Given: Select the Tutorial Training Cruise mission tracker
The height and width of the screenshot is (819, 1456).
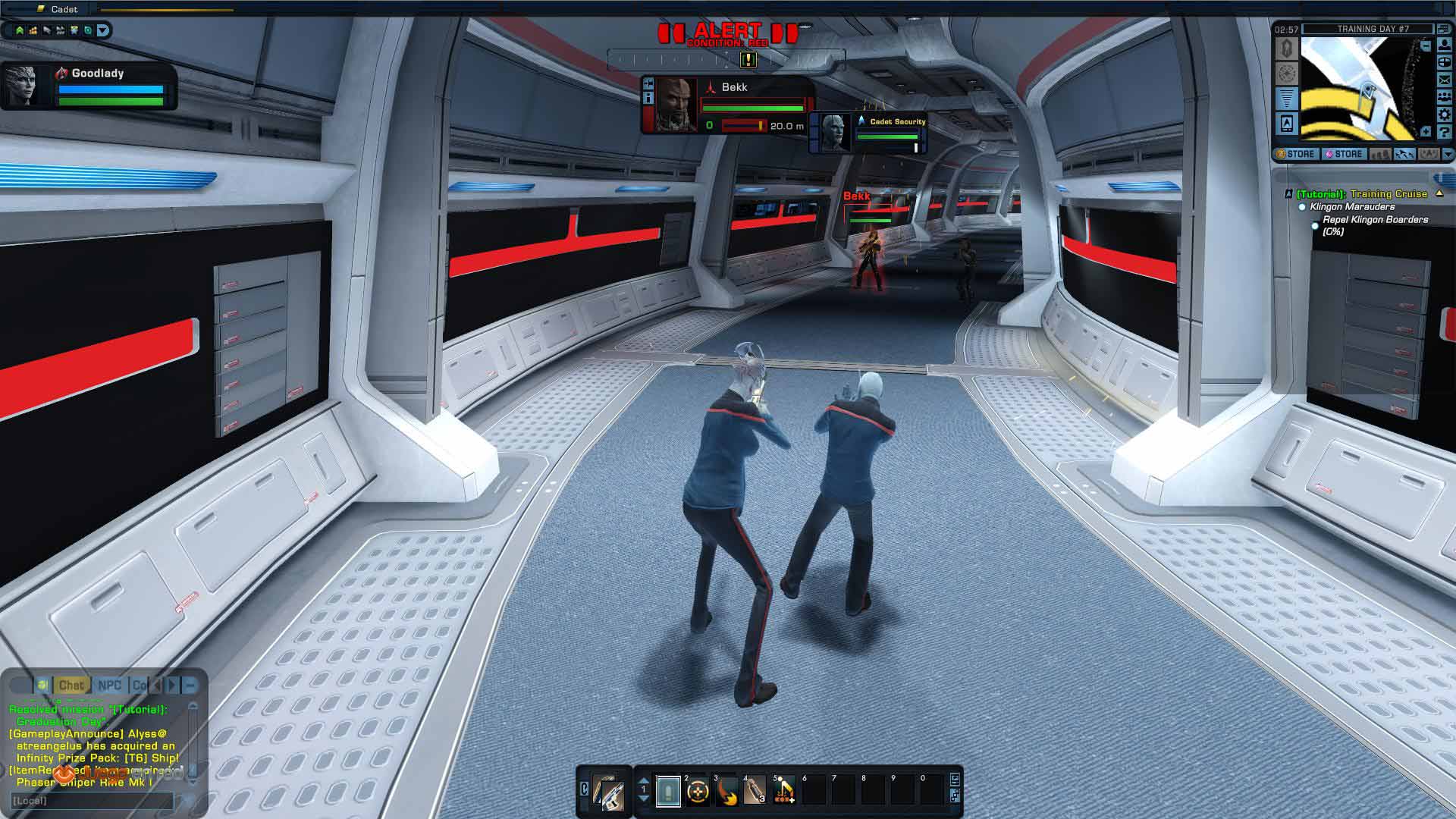Looking at the screenshot, I should [x=1361, y=194].
